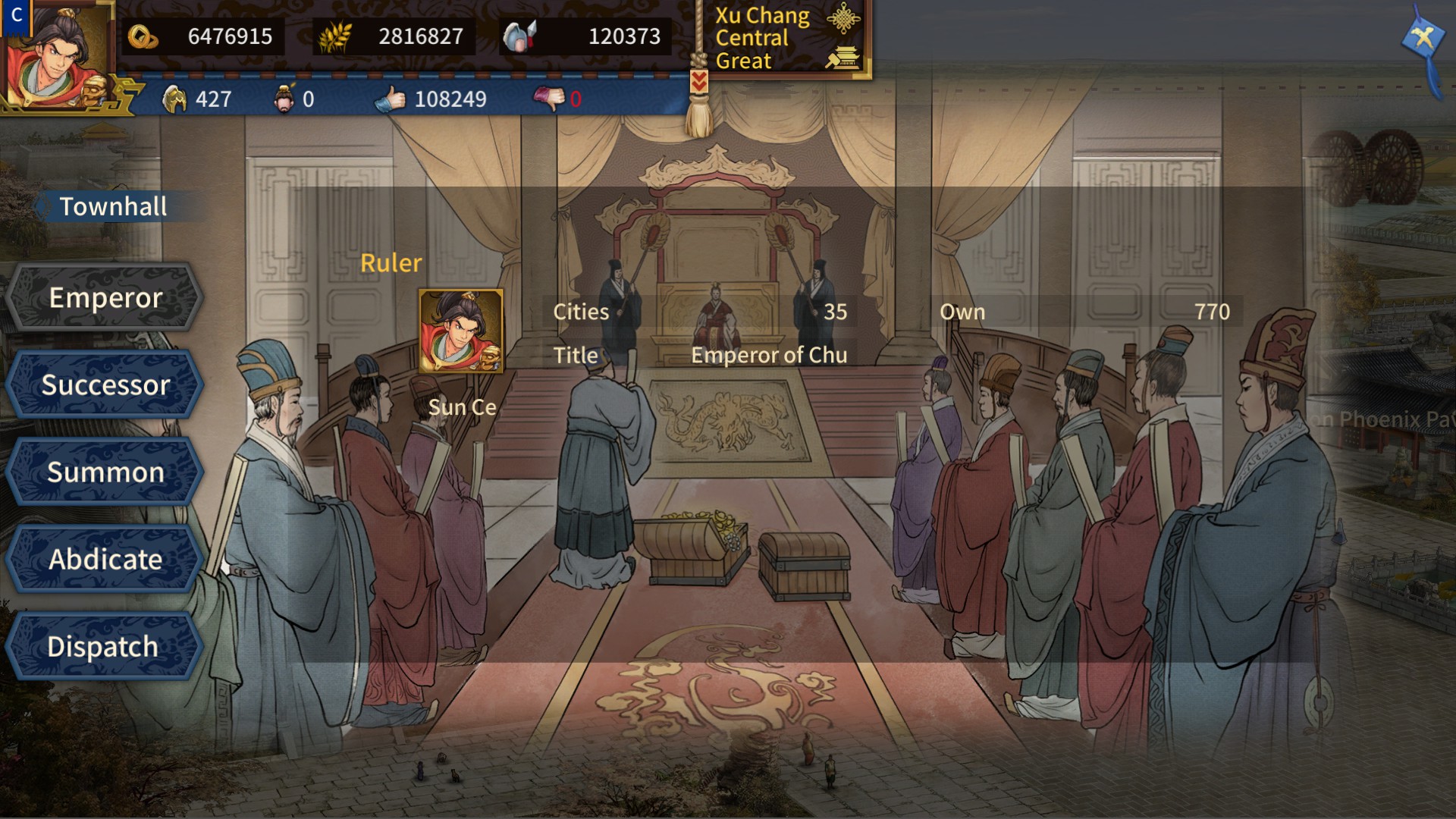Click the thumbs-up approval icon
The image size is (1456, 819).
point(388,98)
